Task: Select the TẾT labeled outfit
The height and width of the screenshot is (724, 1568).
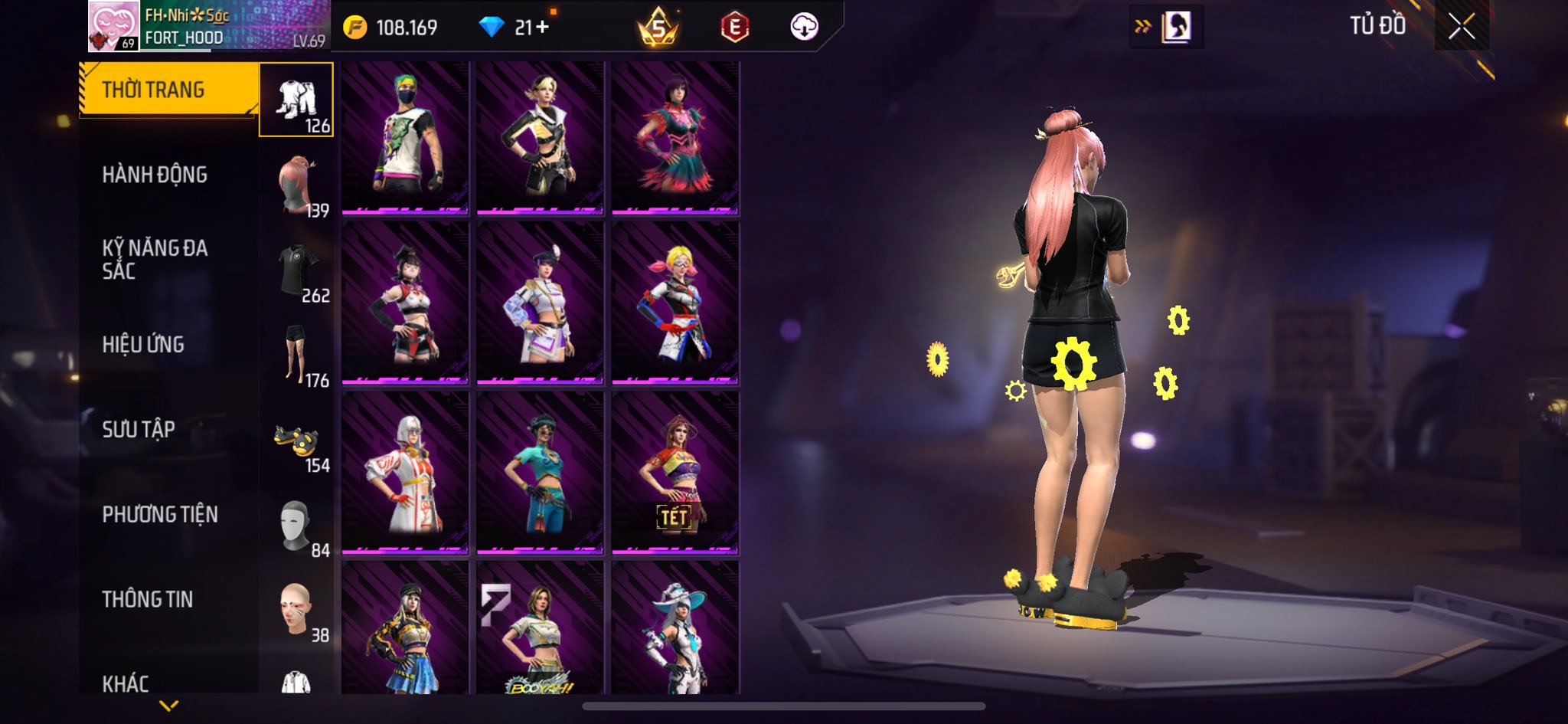Action: [675, 473]
